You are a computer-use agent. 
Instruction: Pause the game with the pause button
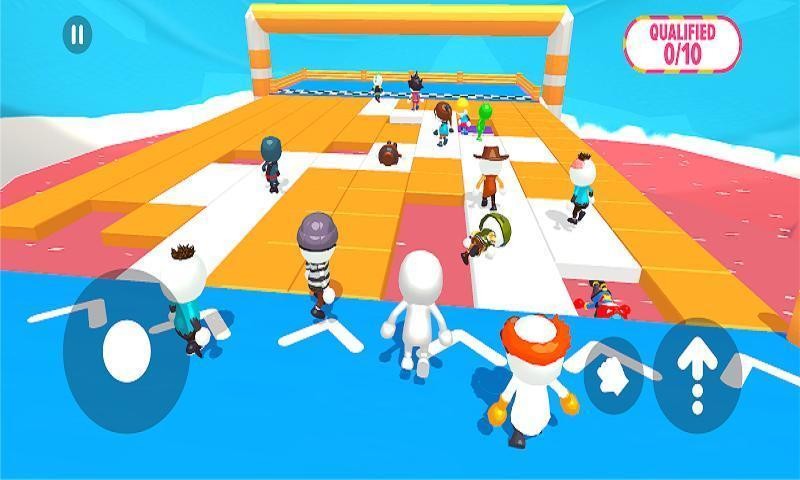77,36
